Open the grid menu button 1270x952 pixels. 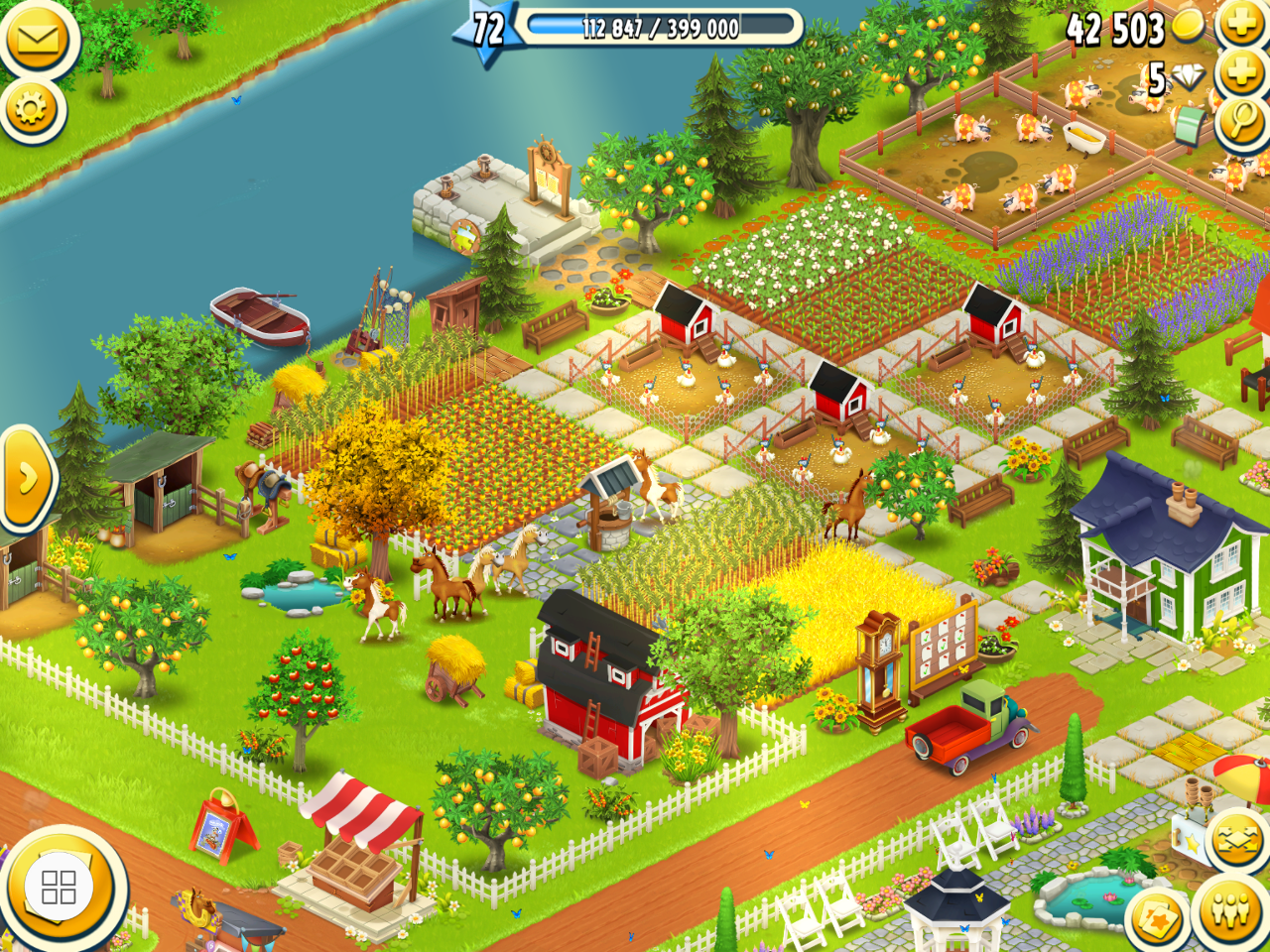[x=59, y=887]
